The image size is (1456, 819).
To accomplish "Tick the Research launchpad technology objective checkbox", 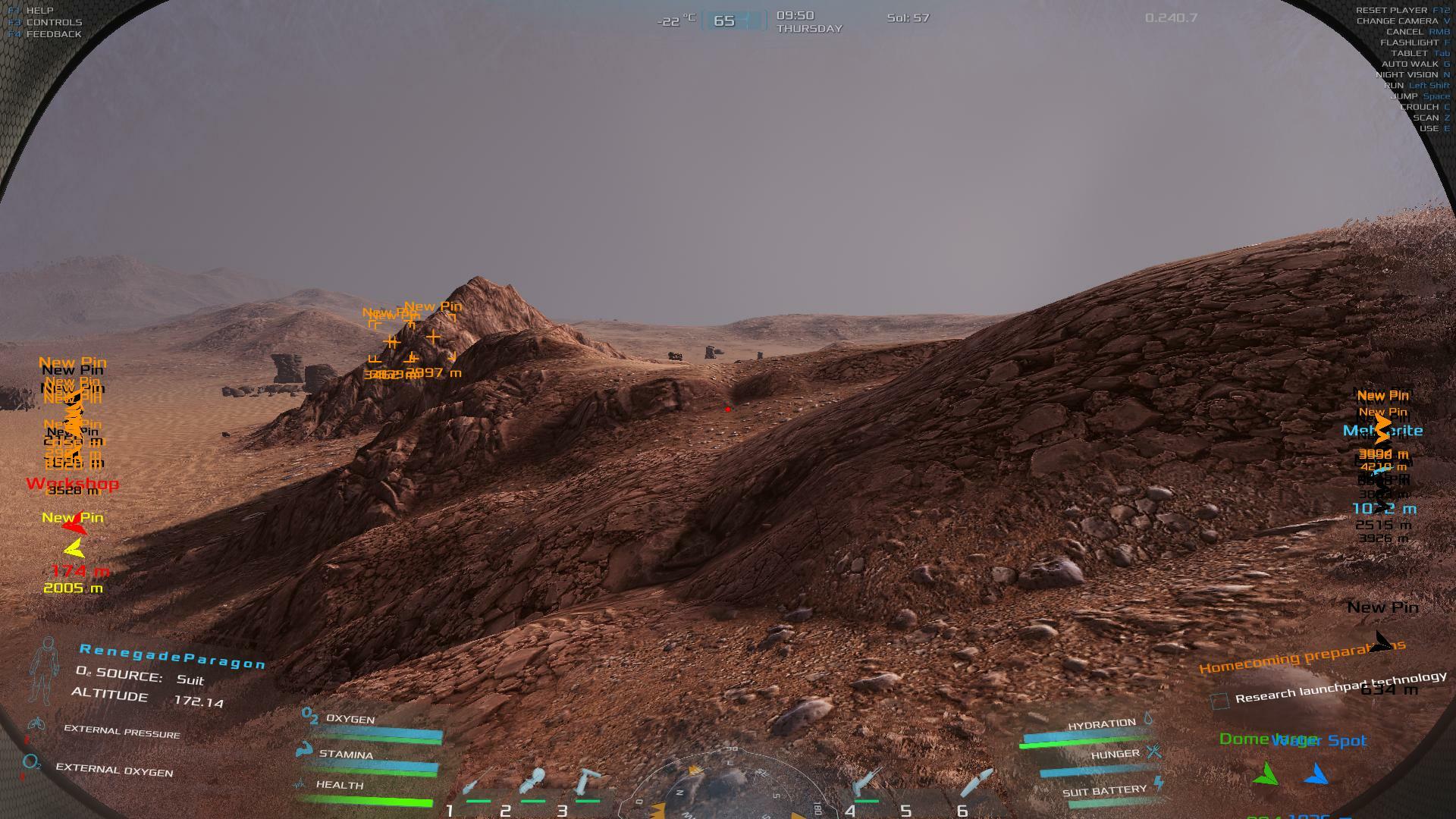I will (x=1219, y=701).
